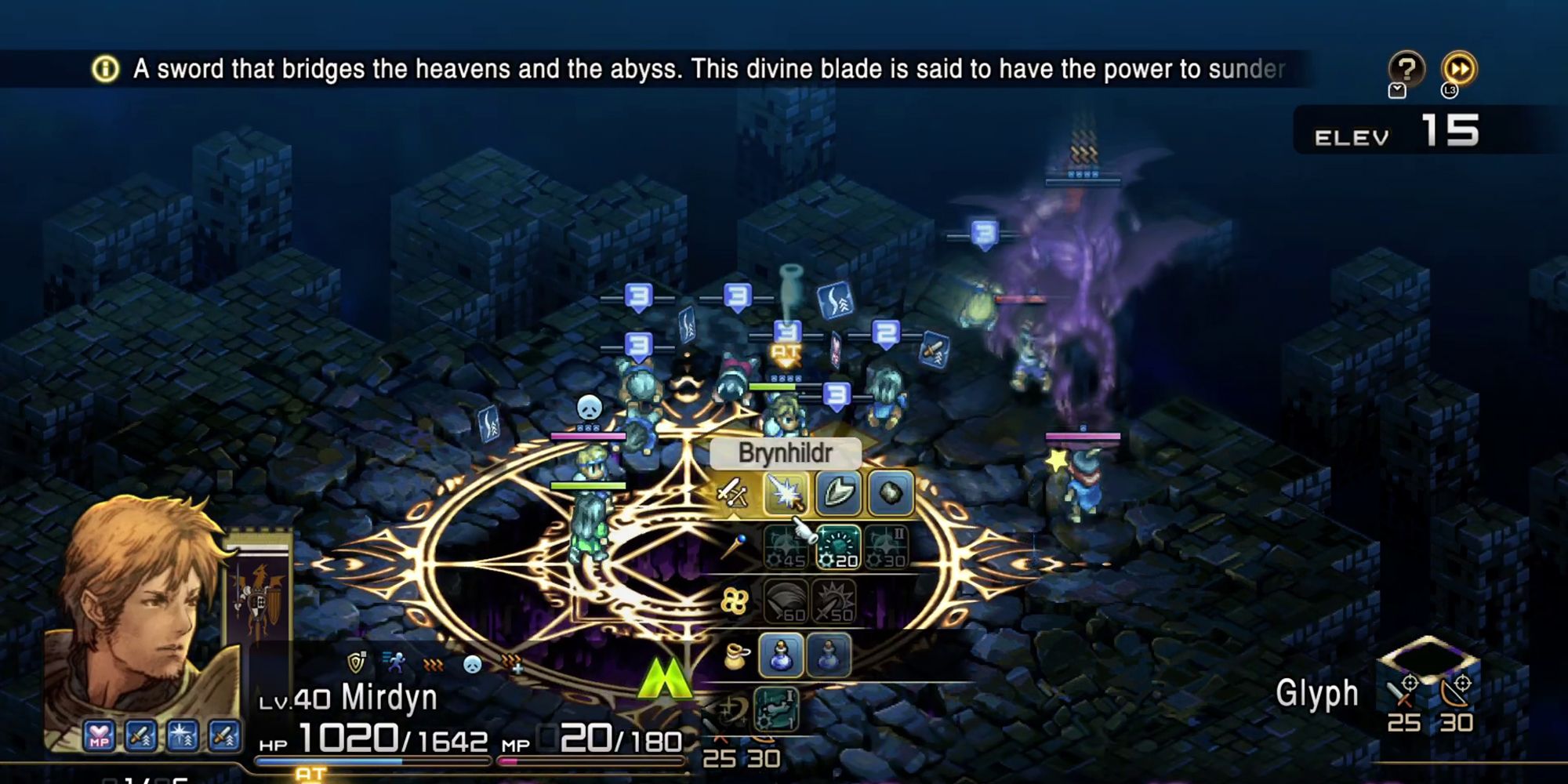
Task: Select the blue potion item icon
Action: 781,655
